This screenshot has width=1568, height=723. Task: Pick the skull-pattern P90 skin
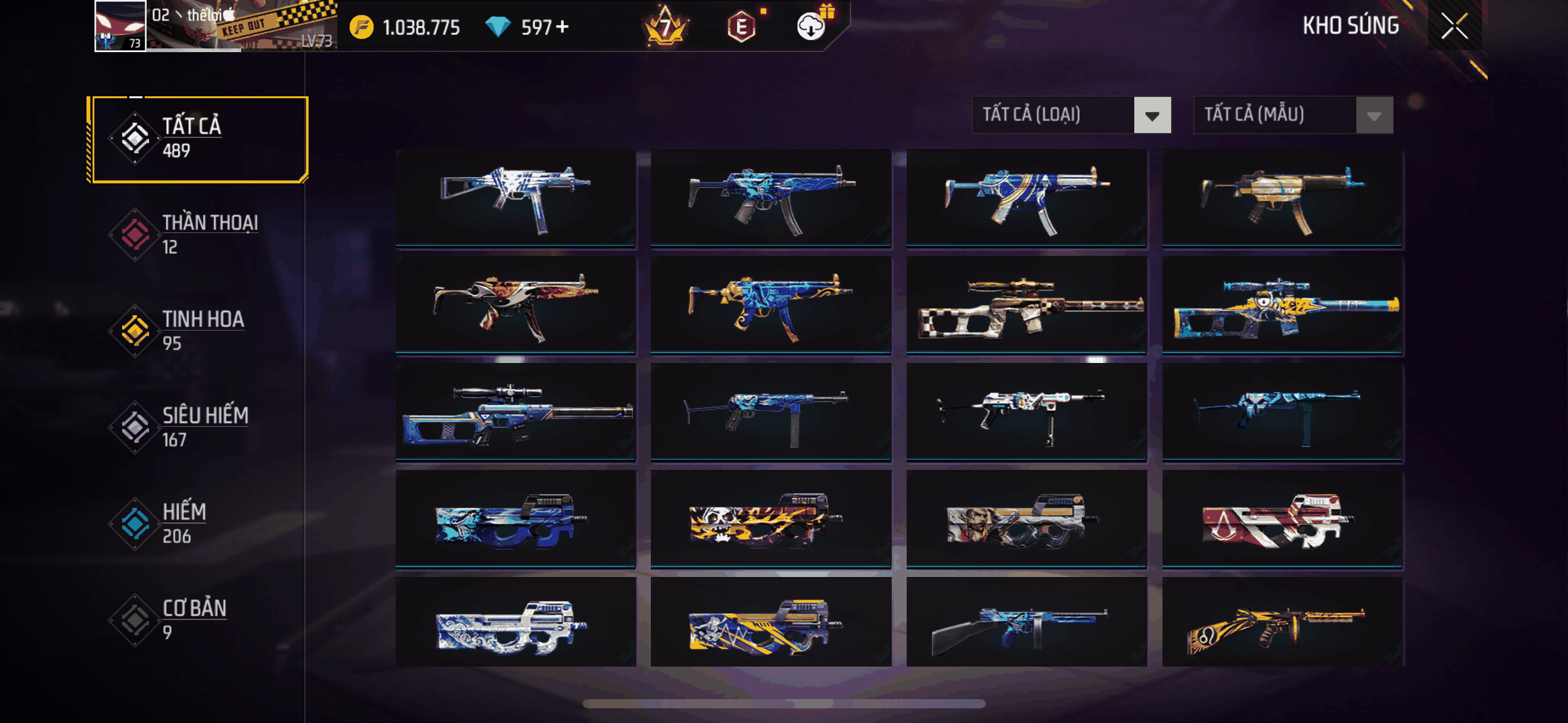771,519
